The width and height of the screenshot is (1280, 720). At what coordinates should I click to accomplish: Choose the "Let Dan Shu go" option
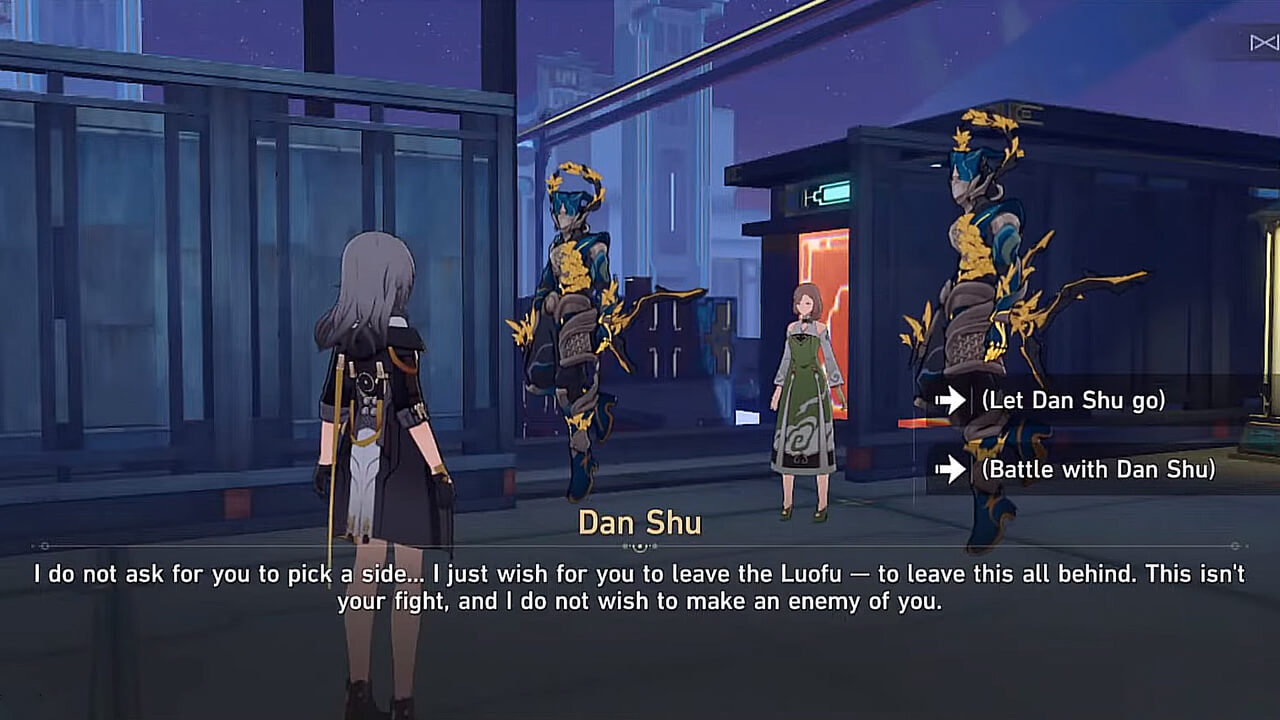tap(1073, 401)
